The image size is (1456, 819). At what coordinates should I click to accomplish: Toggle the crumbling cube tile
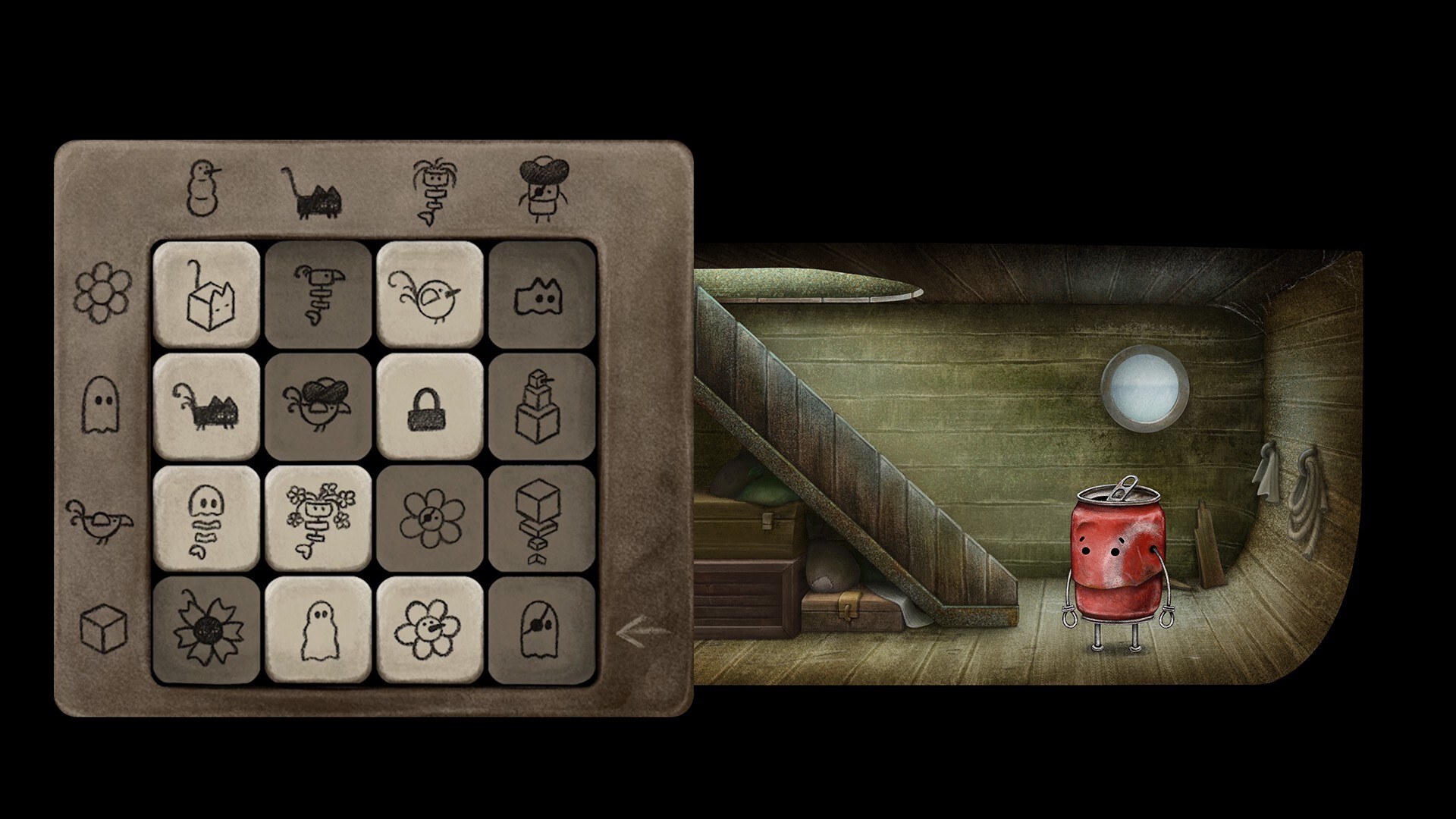(x=542, y=518)
